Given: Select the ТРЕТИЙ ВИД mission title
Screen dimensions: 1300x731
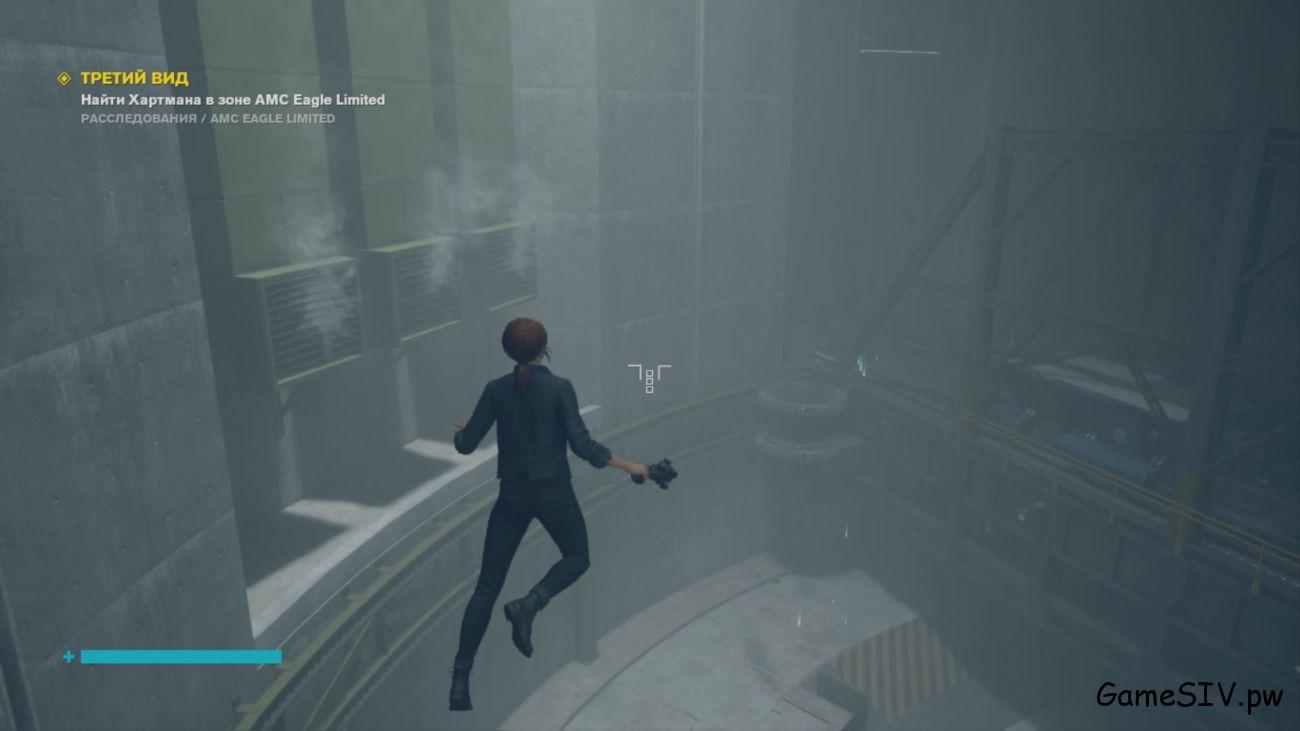Looking at the screenshot, I should (134, 78).
